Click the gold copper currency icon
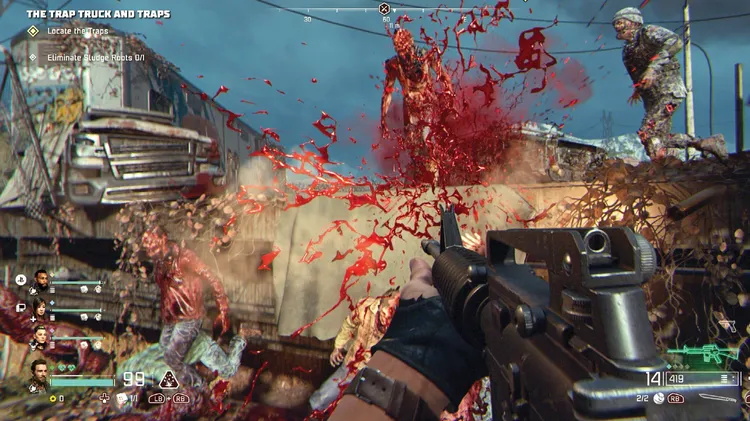The image size is (750, 421). coord(52,398)
